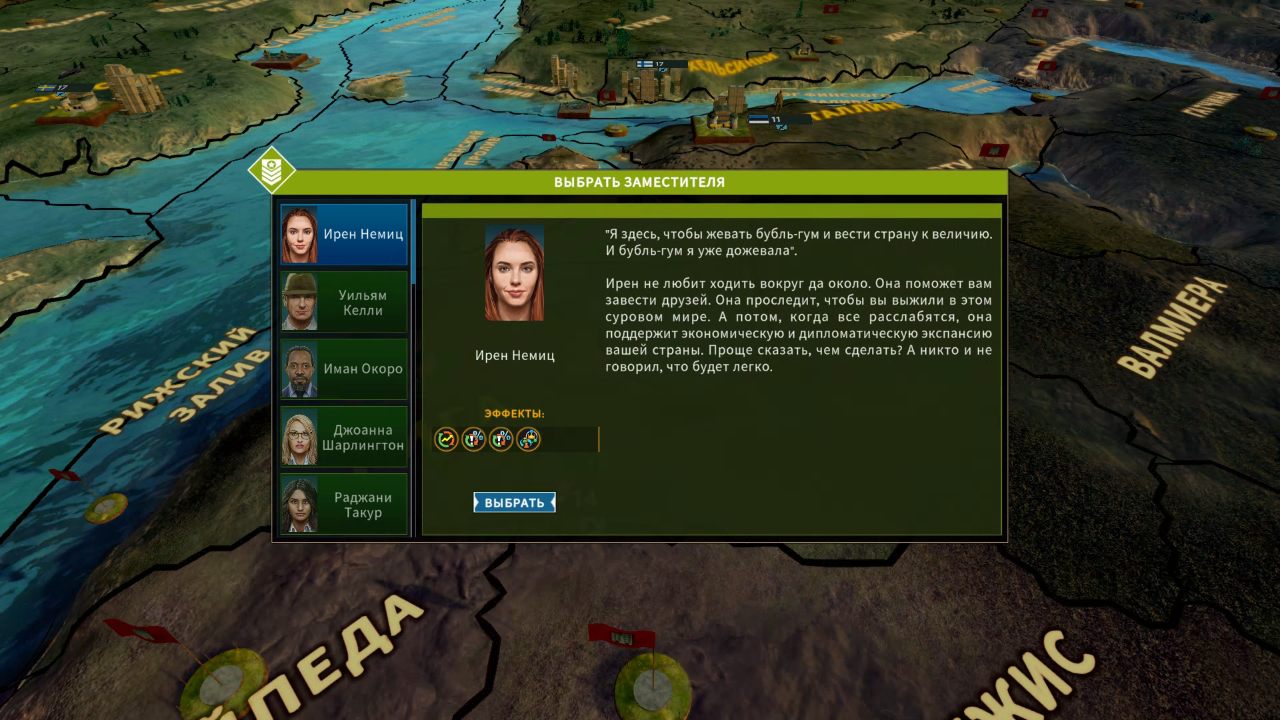Click the diplomatic expansion effect icon
1280x720 pixels.
click(x=526, y=439)
